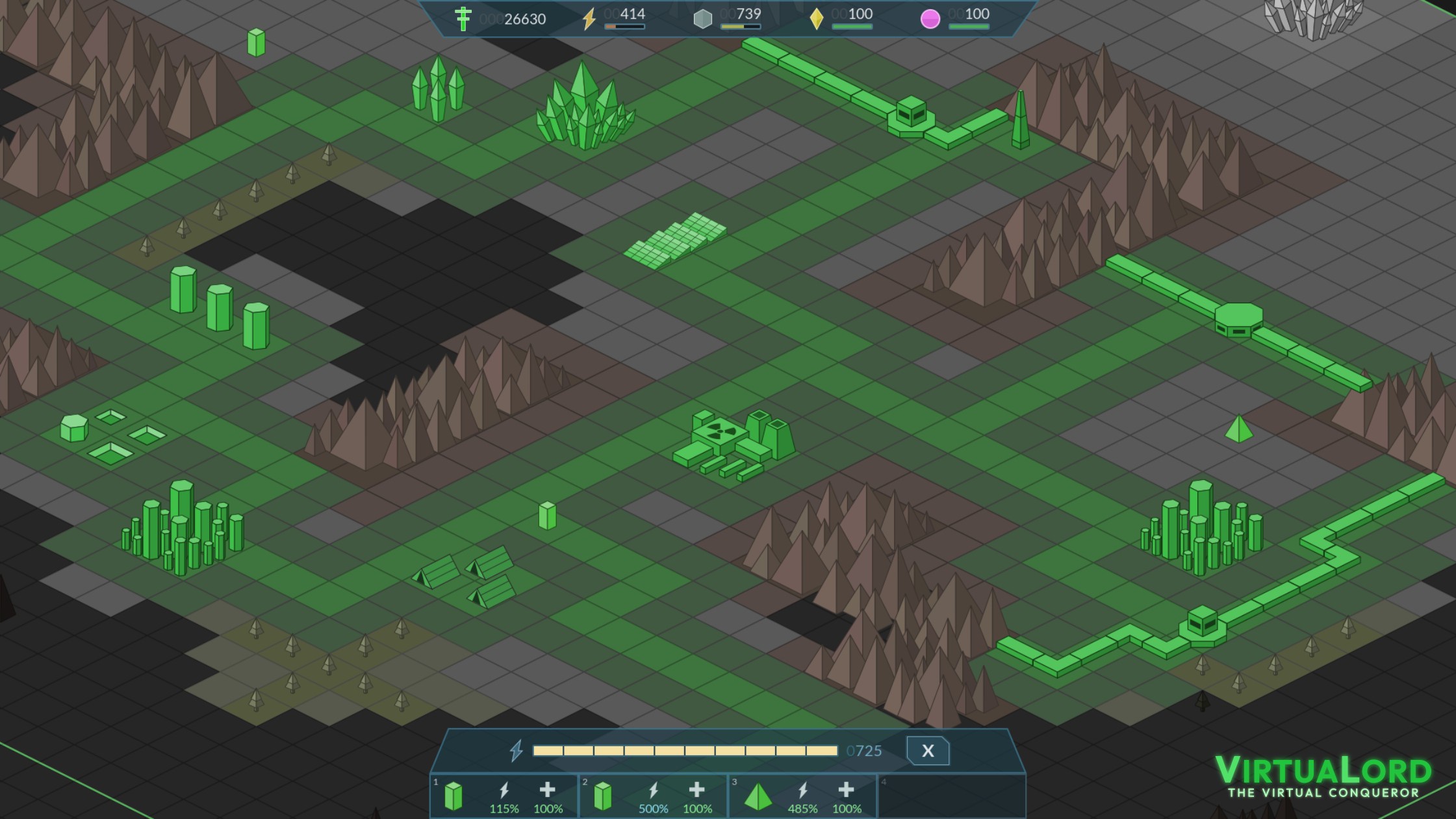The width and height of the screenshot is (1456, 819).
Task: Click the lightning icon showing 485%
Action: (x=803, y=790)
